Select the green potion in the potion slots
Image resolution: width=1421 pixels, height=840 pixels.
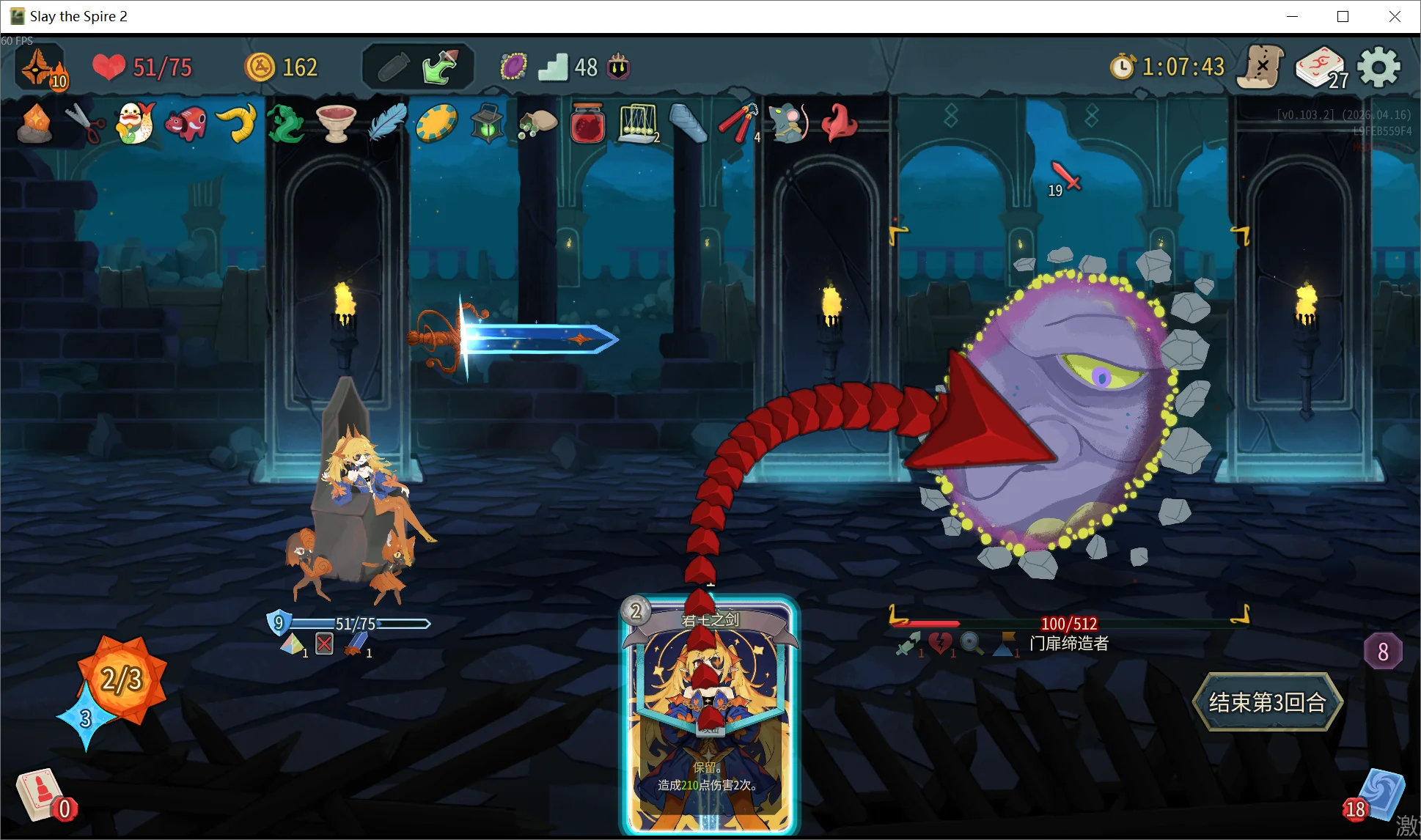click(439, 67)
